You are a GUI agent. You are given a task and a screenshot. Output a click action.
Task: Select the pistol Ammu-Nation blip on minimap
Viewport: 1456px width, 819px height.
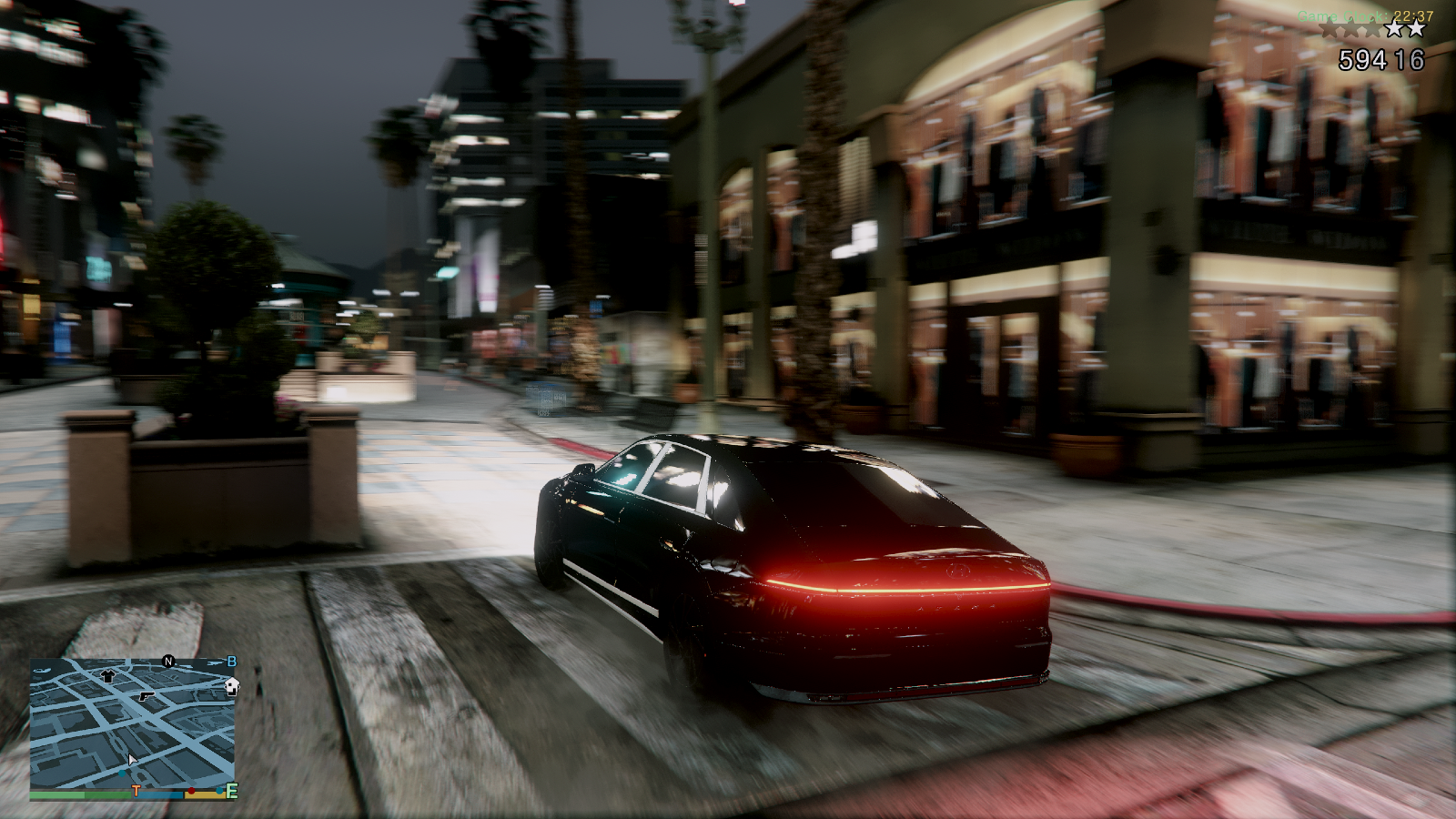coord(146,698)
